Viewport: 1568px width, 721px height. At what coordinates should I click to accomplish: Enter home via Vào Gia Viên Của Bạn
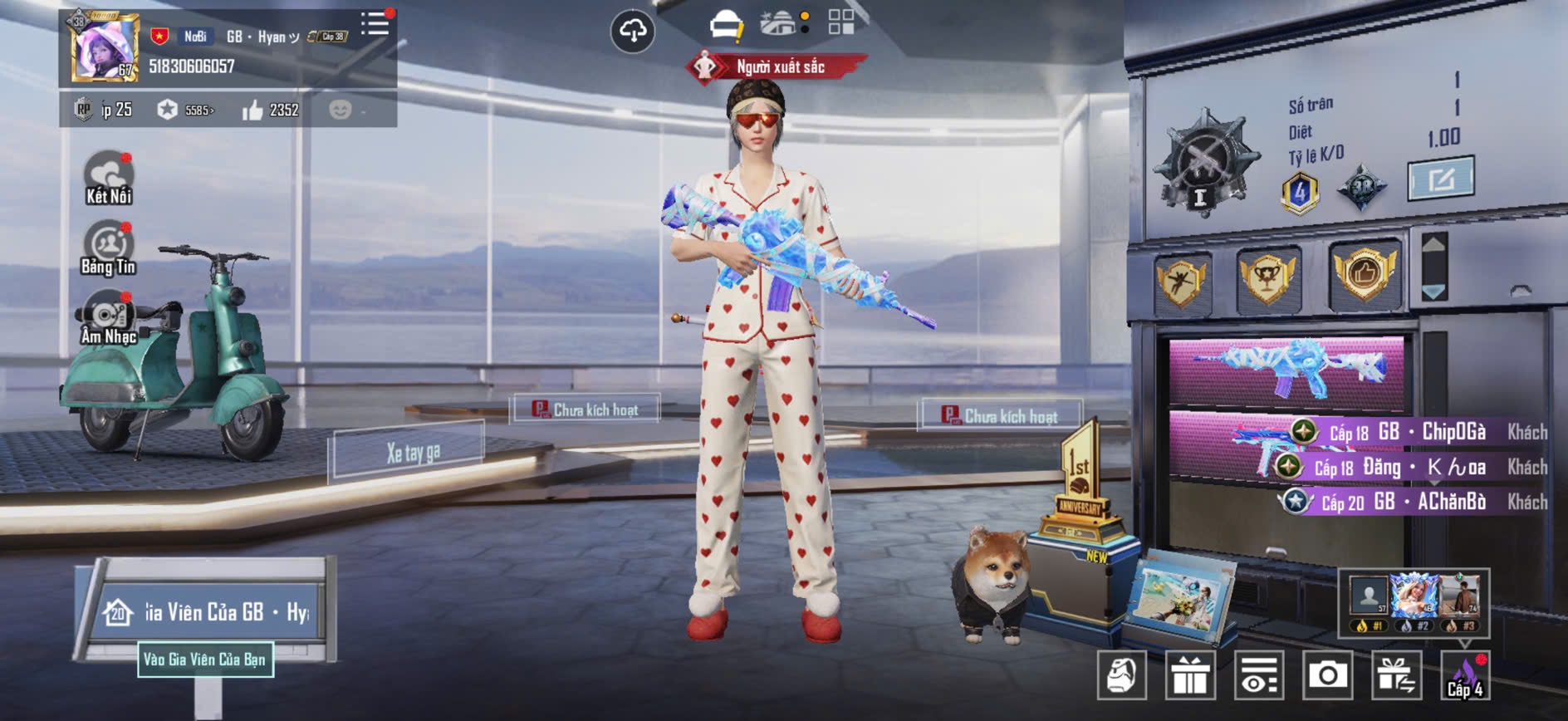click(x=204, y=660)
